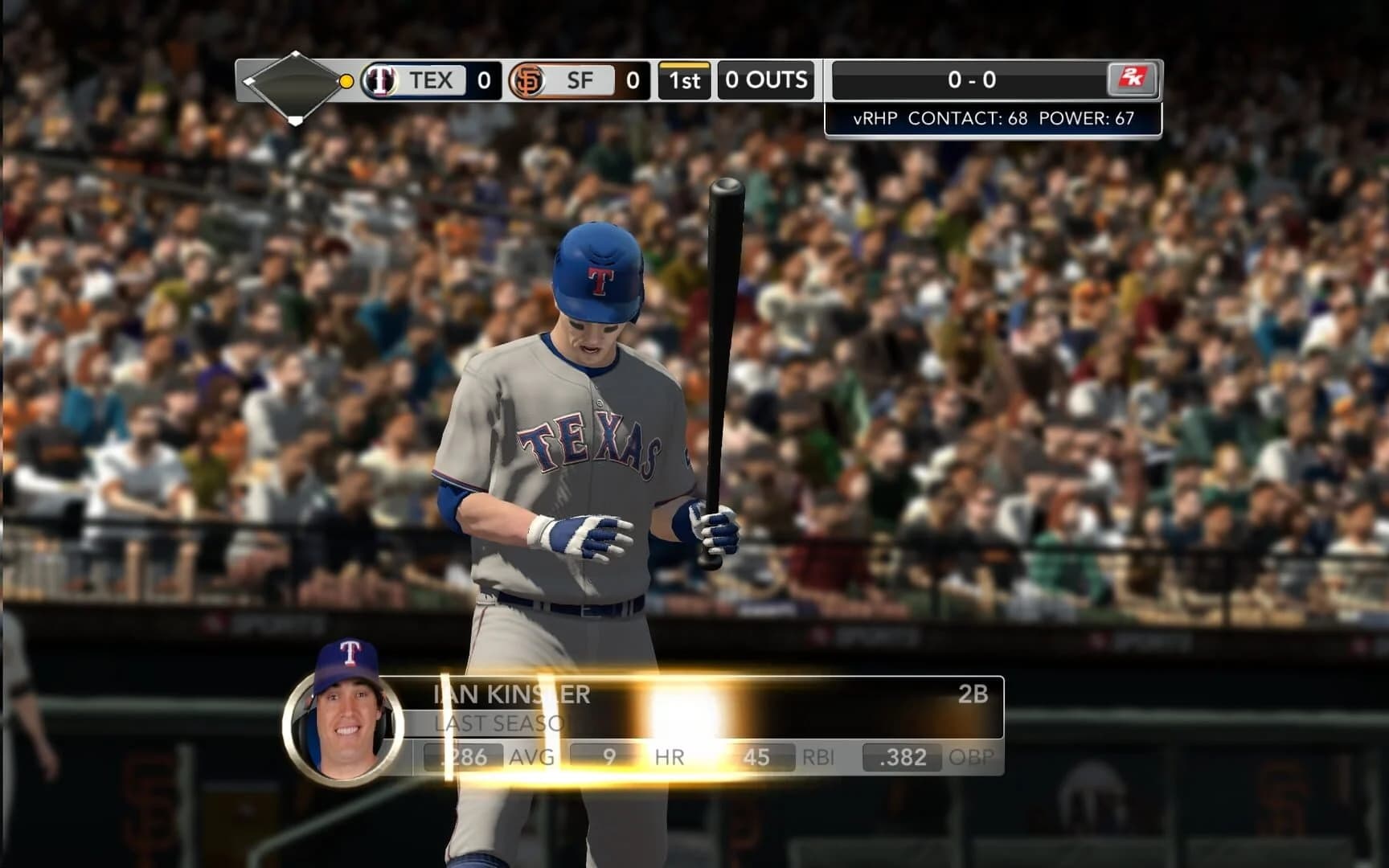Toggle the 1st inning indicator
This screenshot has height=868, width=1389.
point(685,80)
